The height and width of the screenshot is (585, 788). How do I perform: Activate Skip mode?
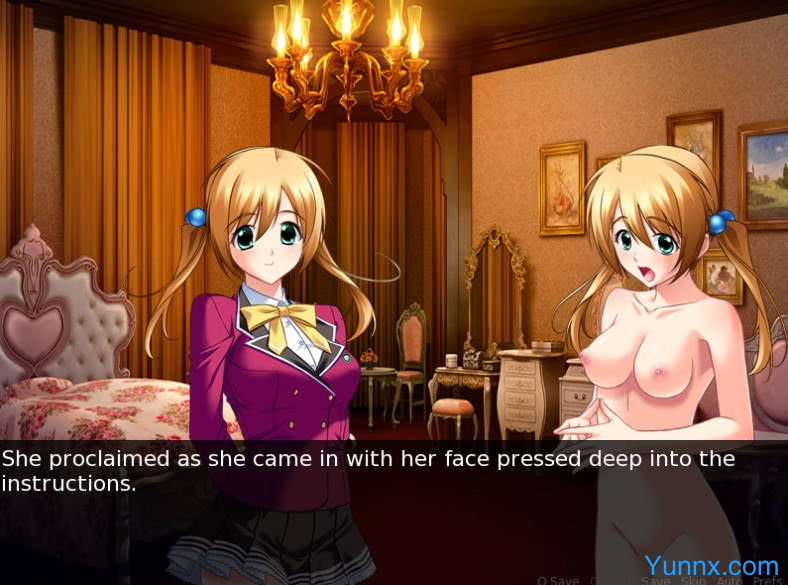691,580
